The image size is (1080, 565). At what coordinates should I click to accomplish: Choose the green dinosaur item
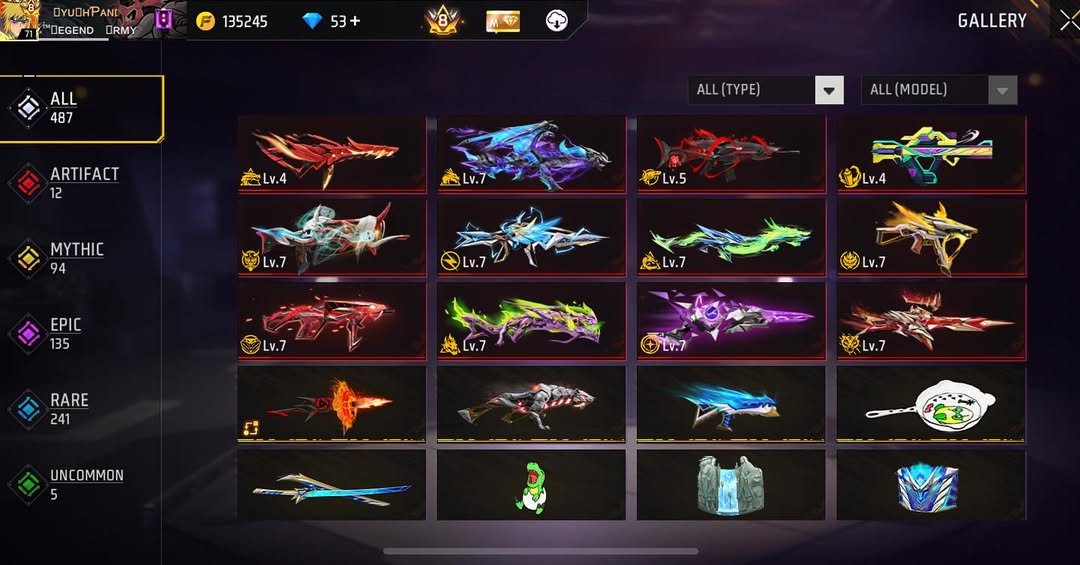(x=531, y=485)
